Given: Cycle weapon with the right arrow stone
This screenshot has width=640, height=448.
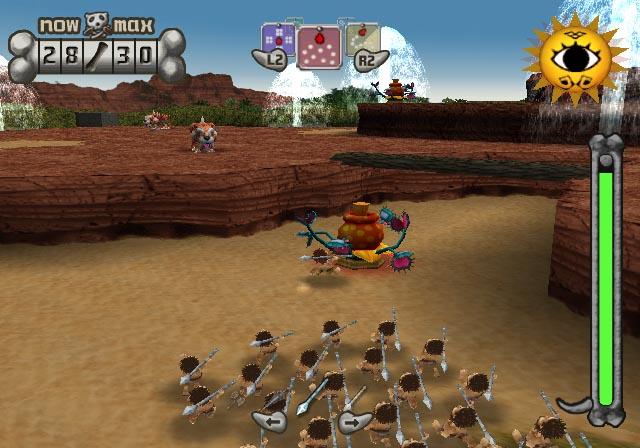Looking at the screenshot, I should coord(353,420).
